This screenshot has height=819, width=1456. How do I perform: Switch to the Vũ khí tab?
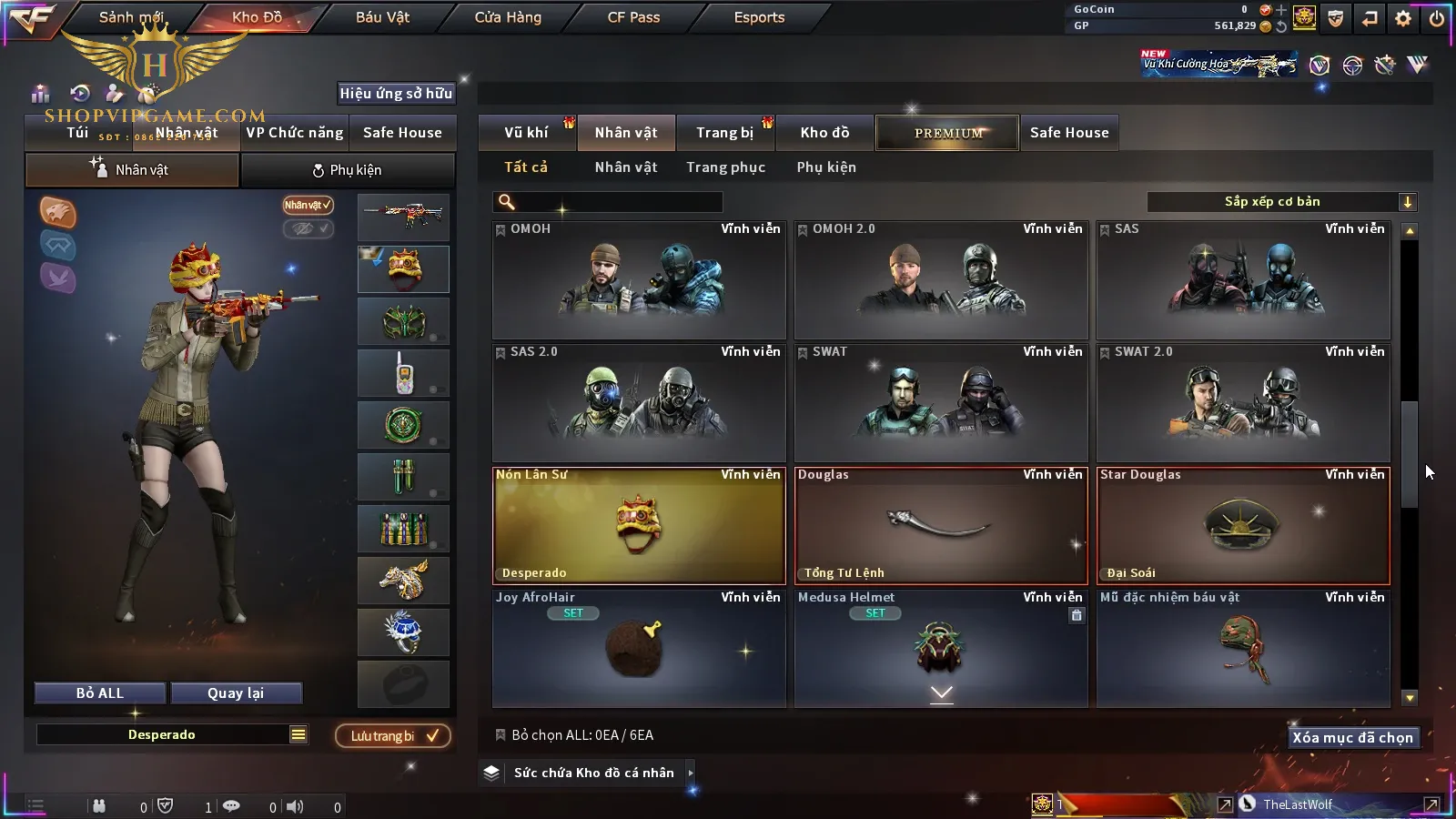(x=526, y=133)
